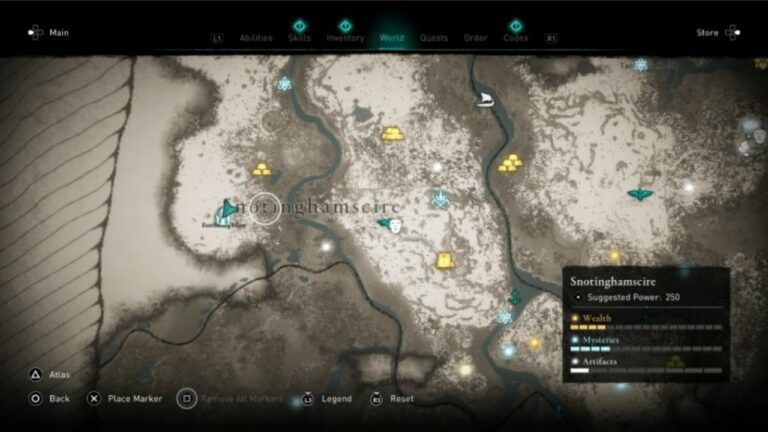Screen dimensions: 768x432
Task: Switch to the Abilities tab
Action: (x=256, y=38)
